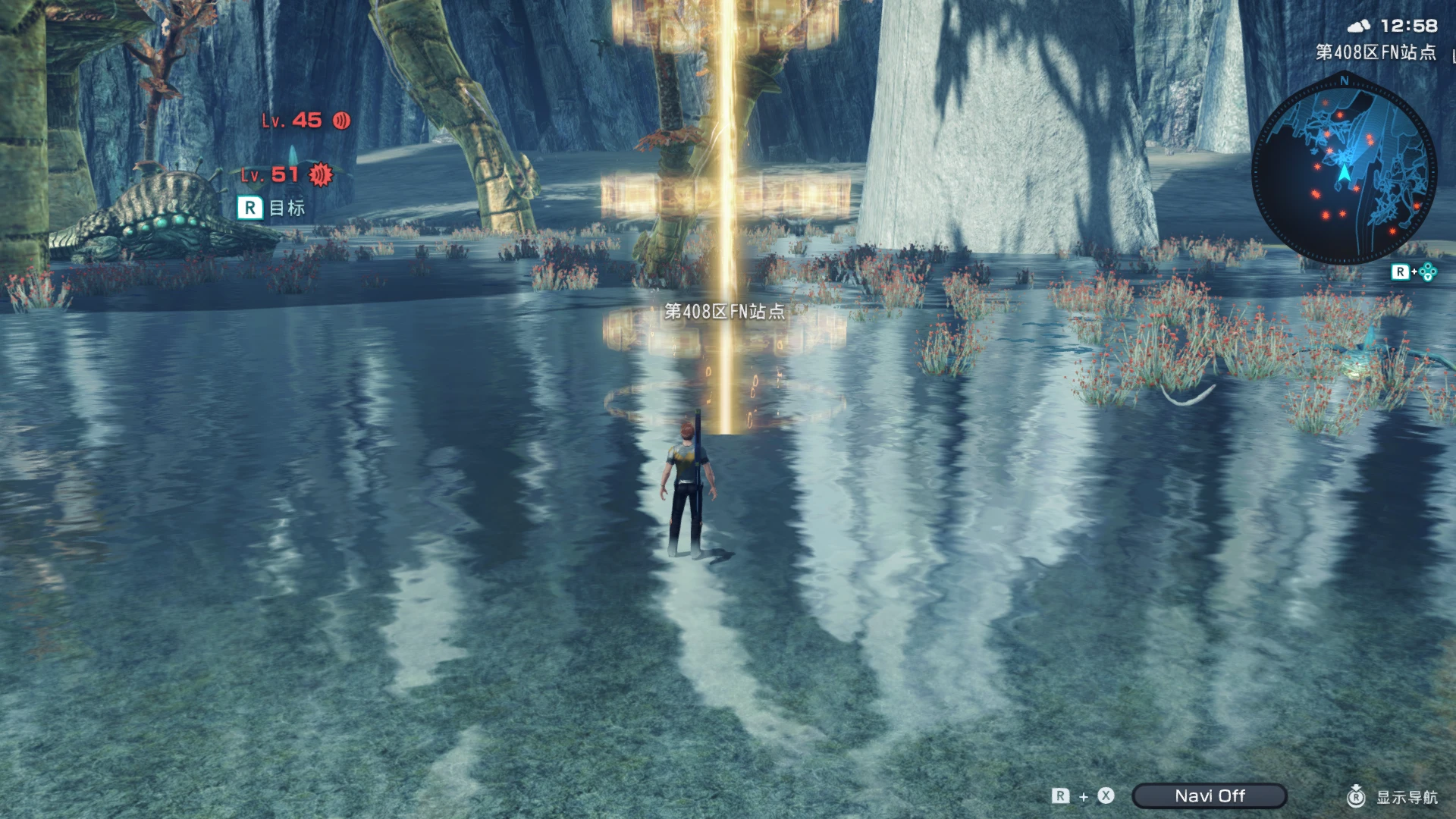Click the 第408区FN站点 landmark name in the world

pos(724,311)
